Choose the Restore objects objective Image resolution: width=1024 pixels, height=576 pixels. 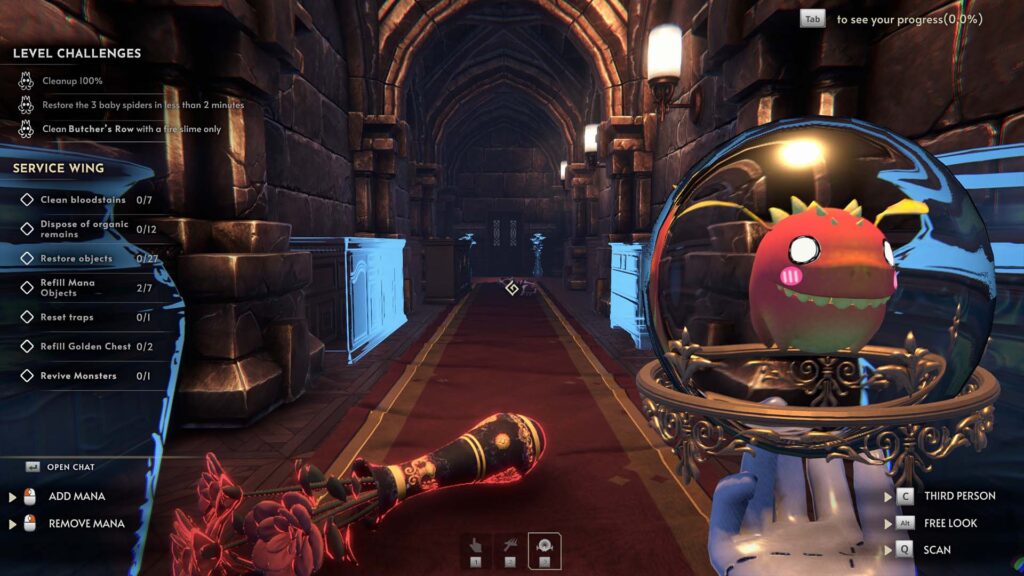click(x=76, y=259)
